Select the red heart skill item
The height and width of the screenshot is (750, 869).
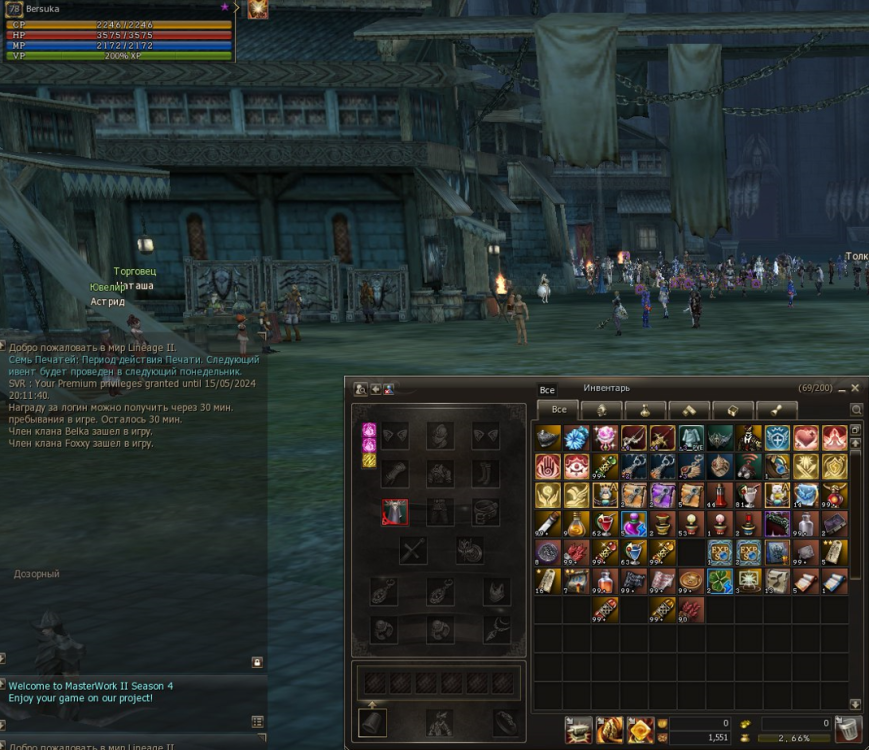coord(806,438)
